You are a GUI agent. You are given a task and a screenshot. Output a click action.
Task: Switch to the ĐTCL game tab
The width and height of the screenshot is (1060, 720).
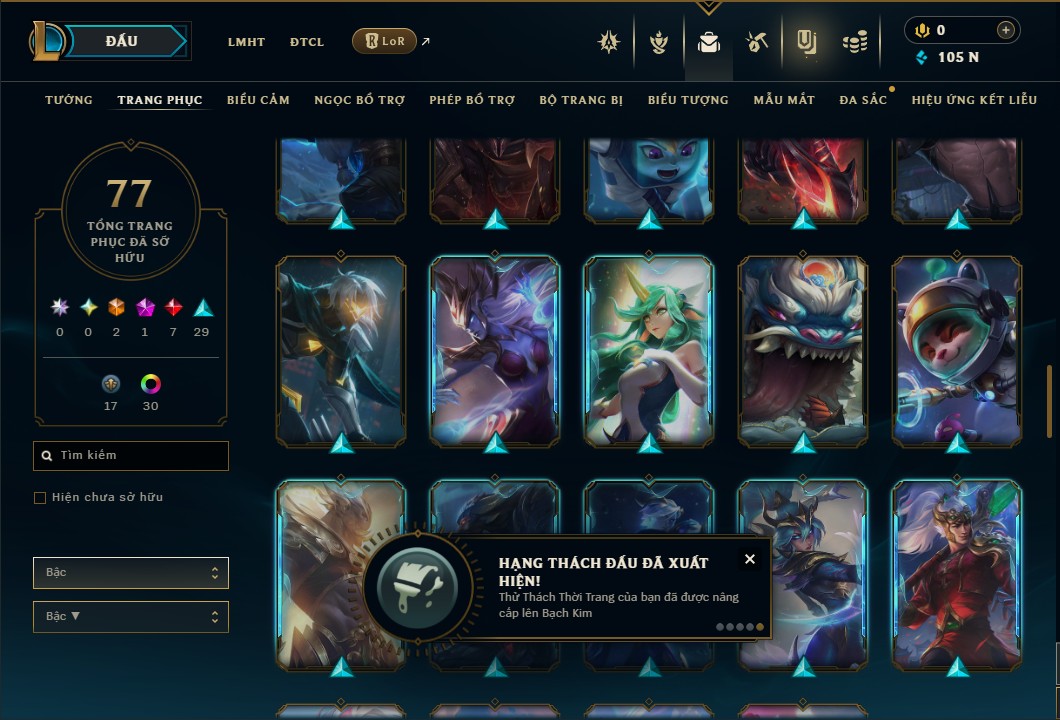pos(307,42)
